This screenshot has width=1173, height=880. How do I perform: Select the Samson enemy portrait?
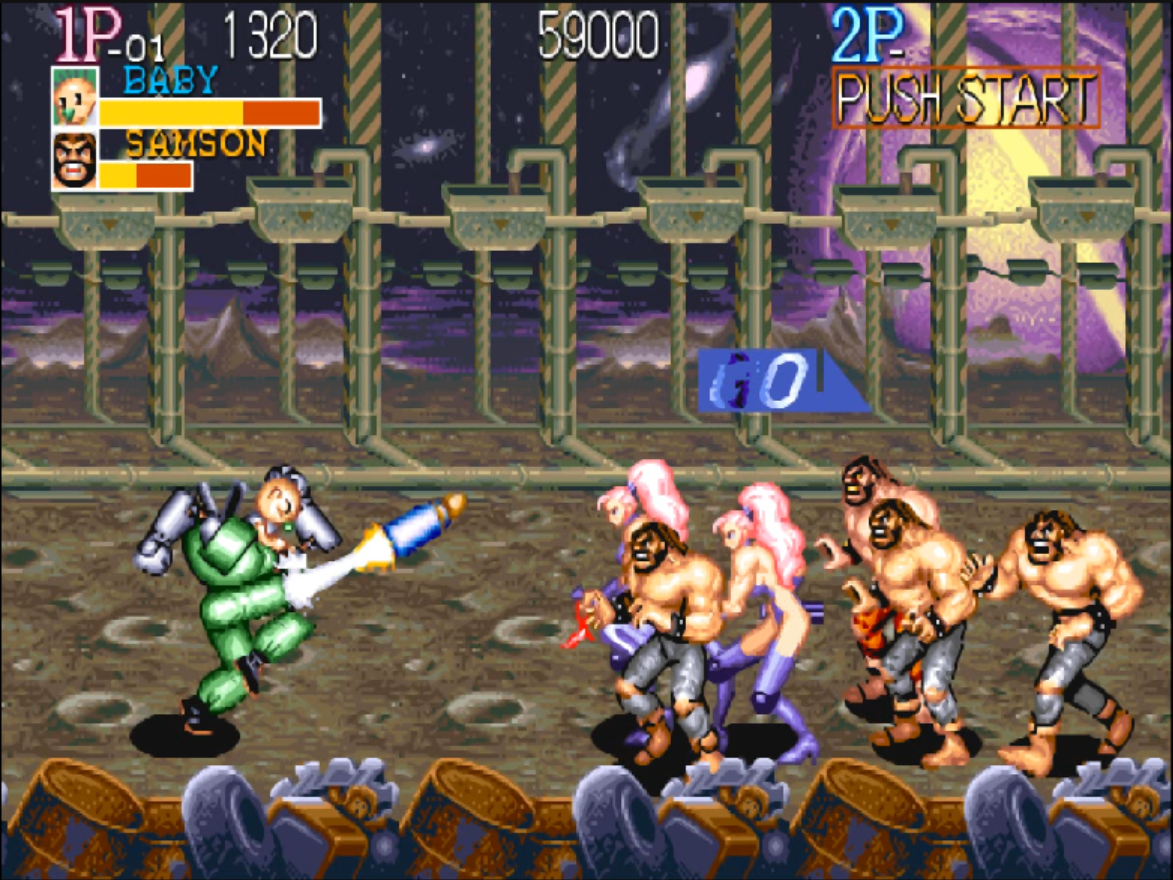75,161
